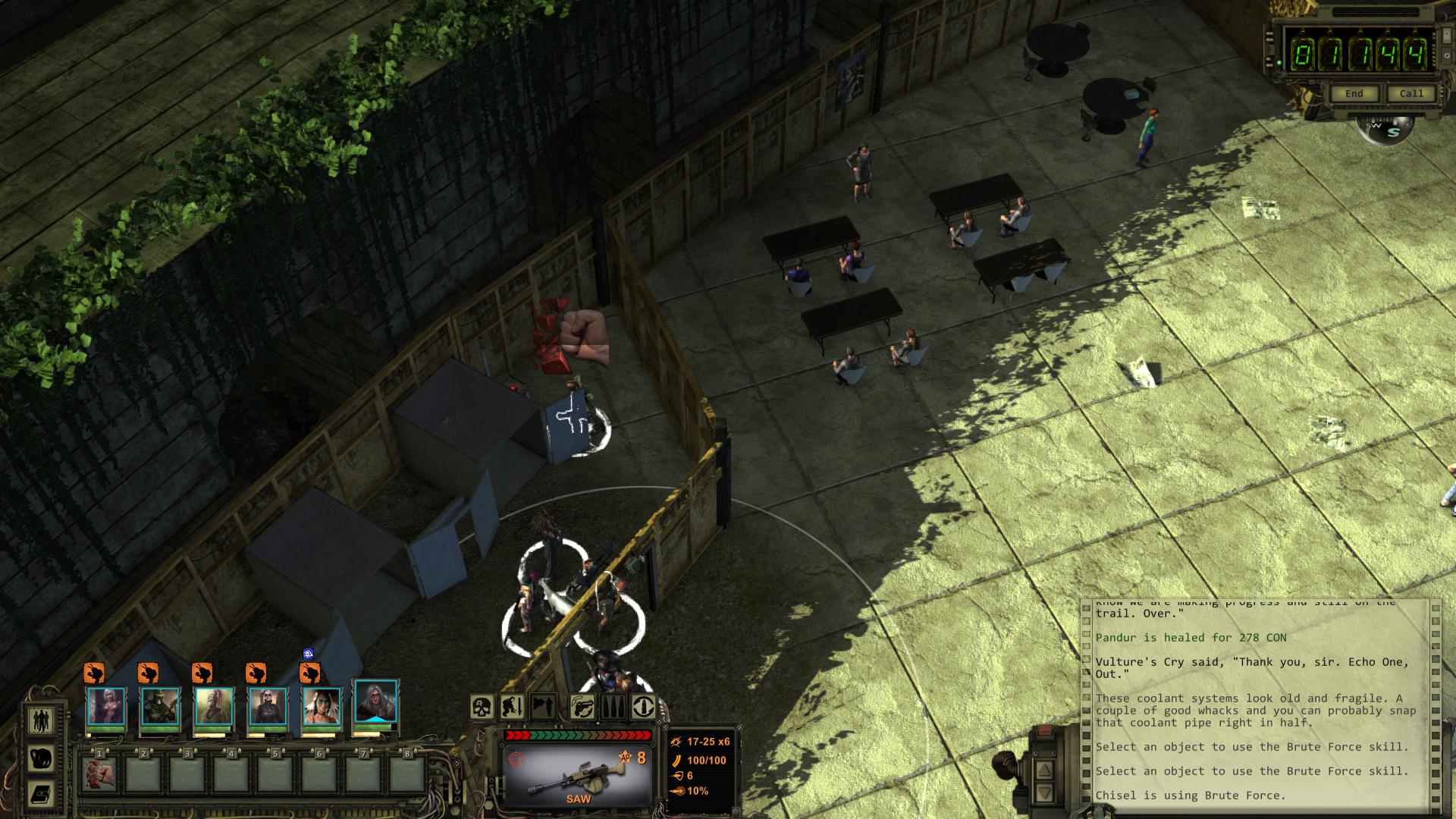This screenshot has width=1456, height=819.
Task: Select the gas-mask soldier party portrait
Action: 160,707
